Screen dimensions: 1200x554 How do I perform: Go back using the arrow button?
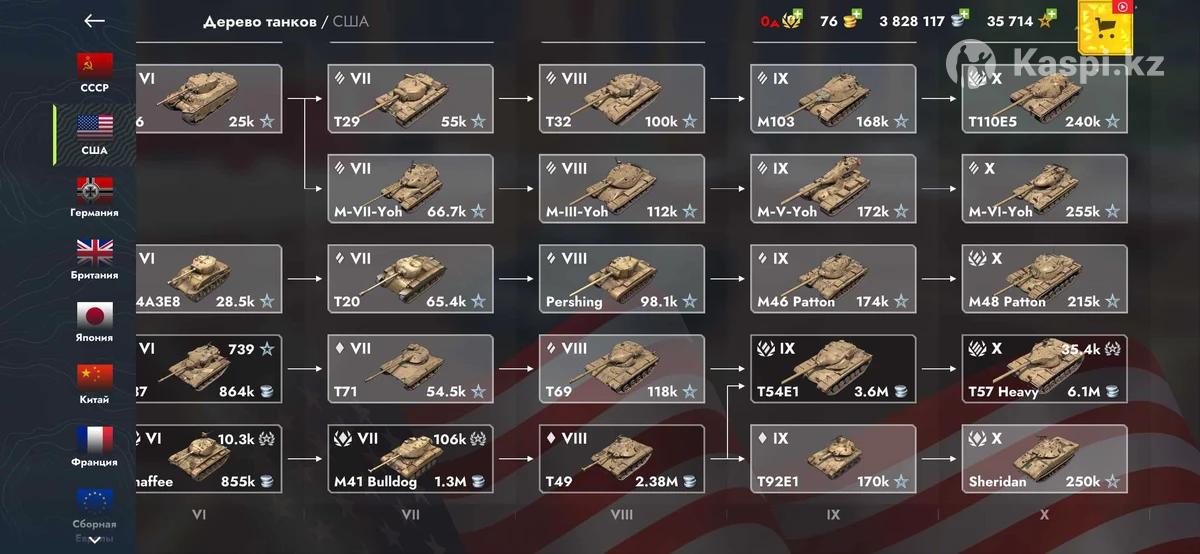[x=94, y=20]
